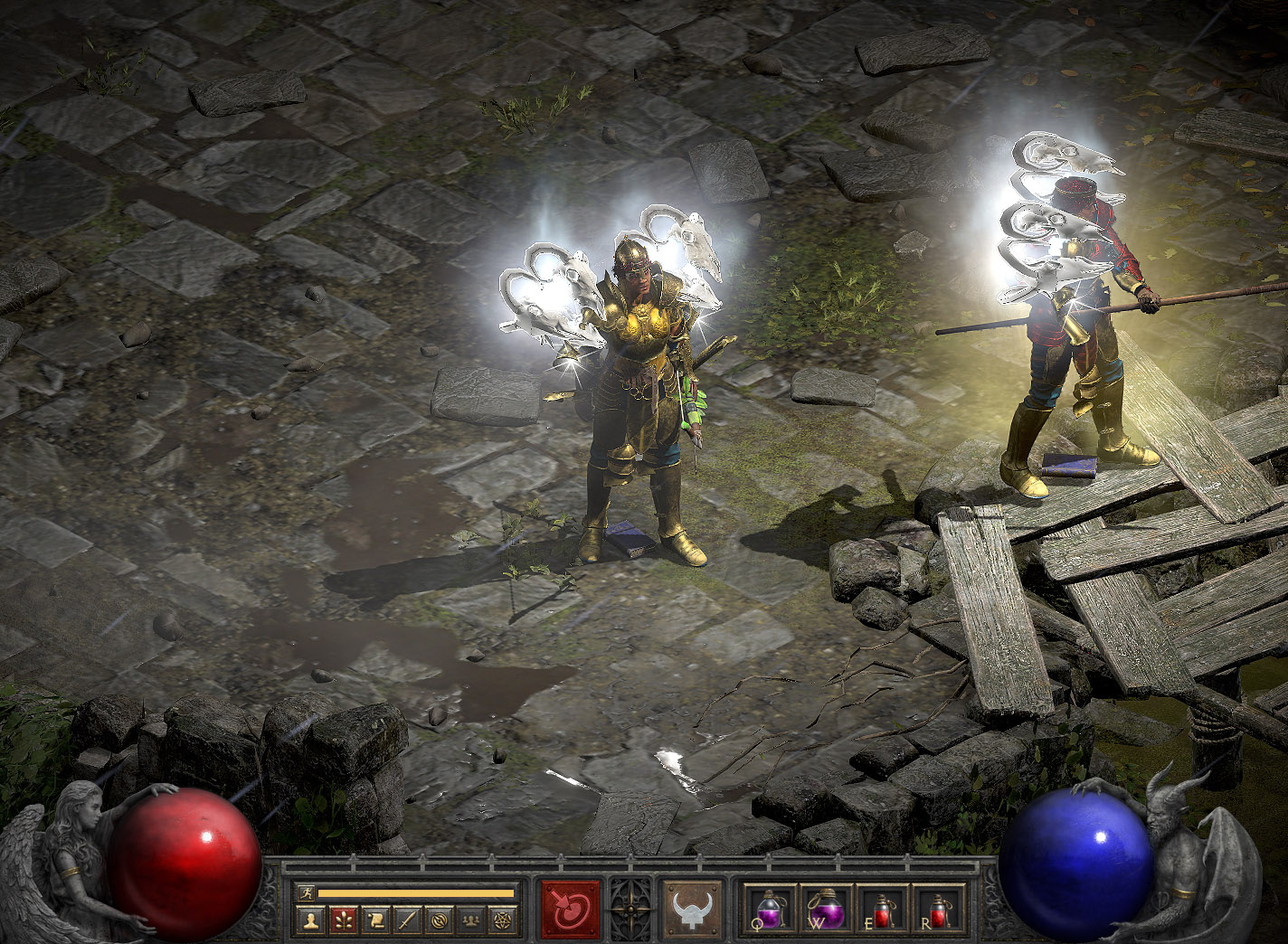Screen dimensions: 1288x944
Task: Show the automap with the circular button
Action: pos(439,920)
